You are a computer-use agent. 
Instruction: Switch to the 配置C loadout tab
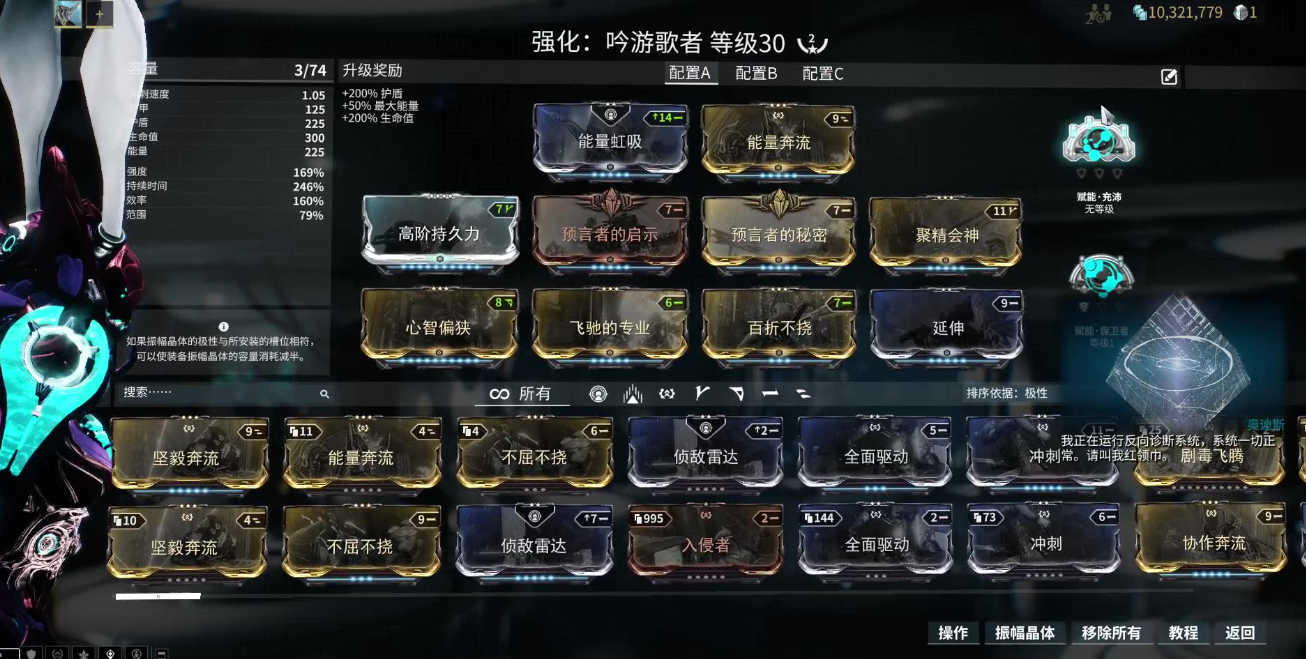tap(823, 73)
